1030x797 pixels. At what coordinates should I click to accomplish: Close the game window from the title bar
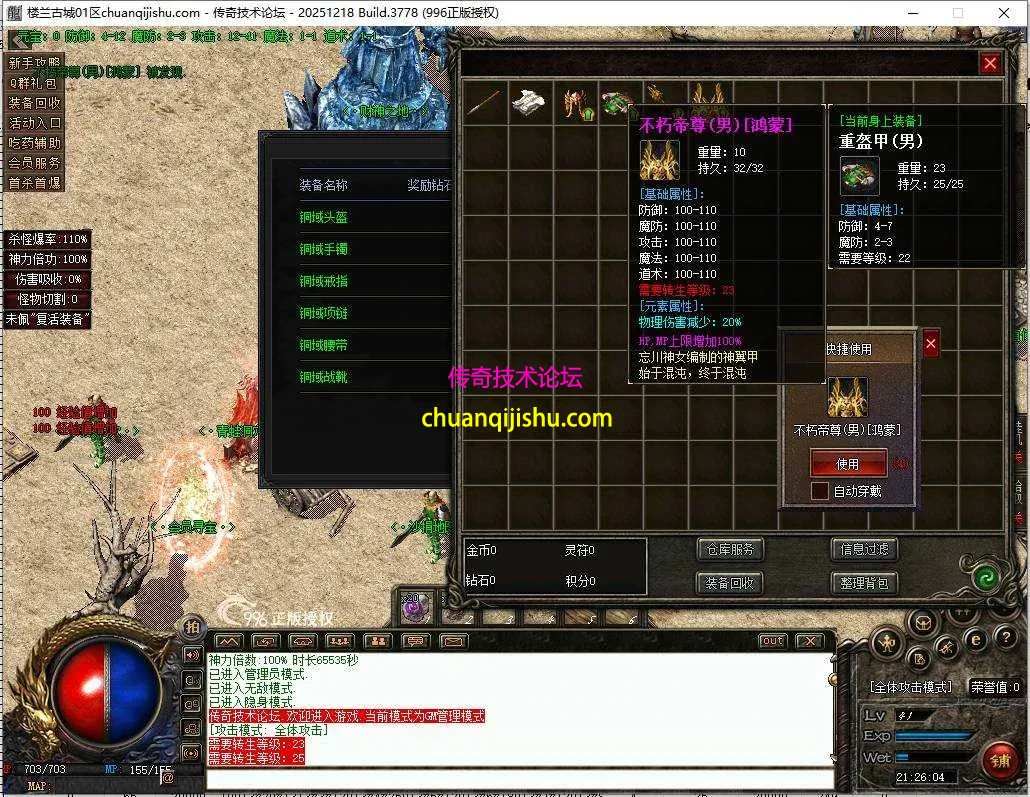pyautogui.click(x=1003, y=13)
